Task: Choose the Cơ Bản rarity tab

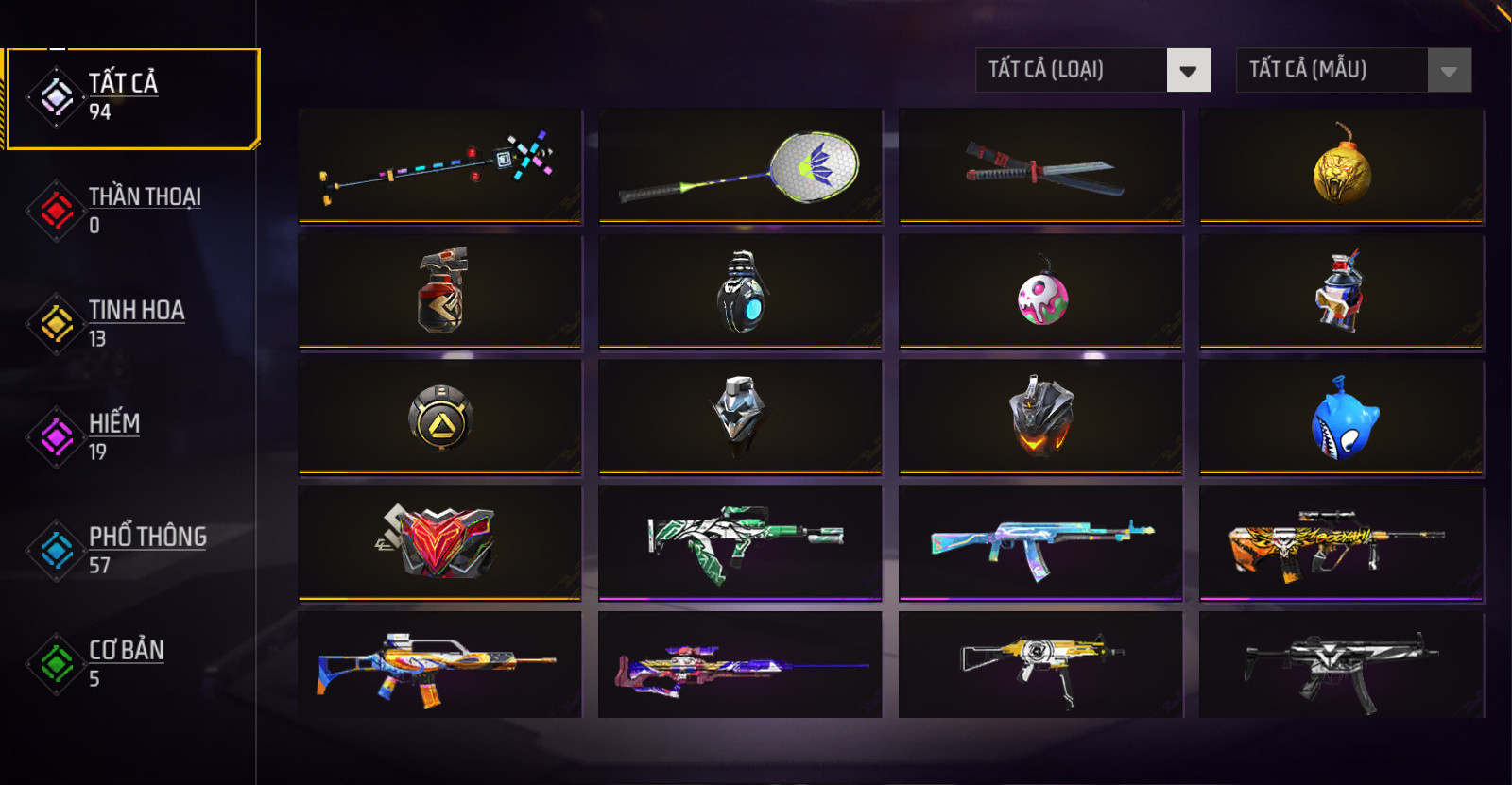Action: 131,663
